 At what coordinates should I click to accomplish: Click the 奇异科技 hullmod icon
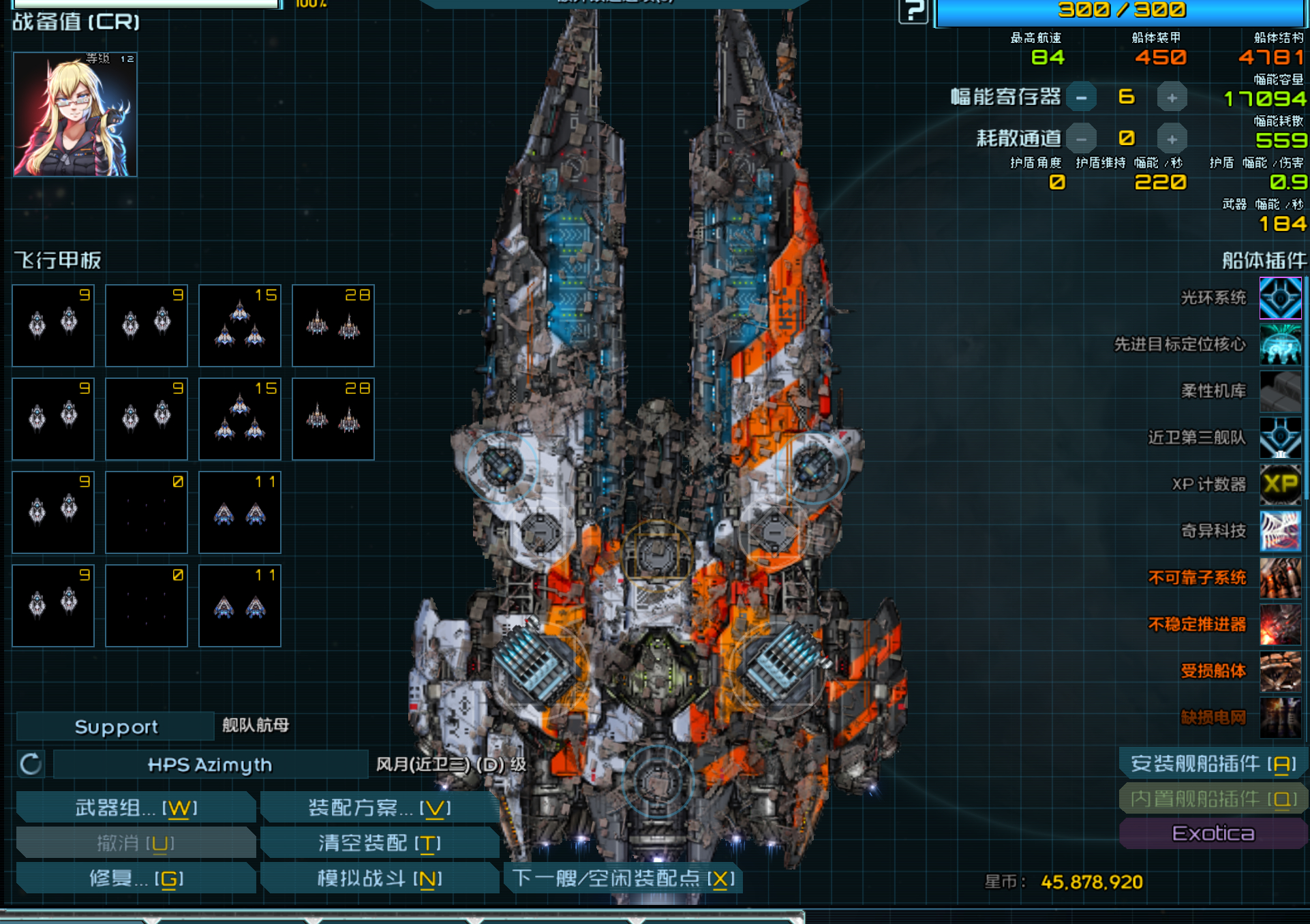[x=1280, y=531]
